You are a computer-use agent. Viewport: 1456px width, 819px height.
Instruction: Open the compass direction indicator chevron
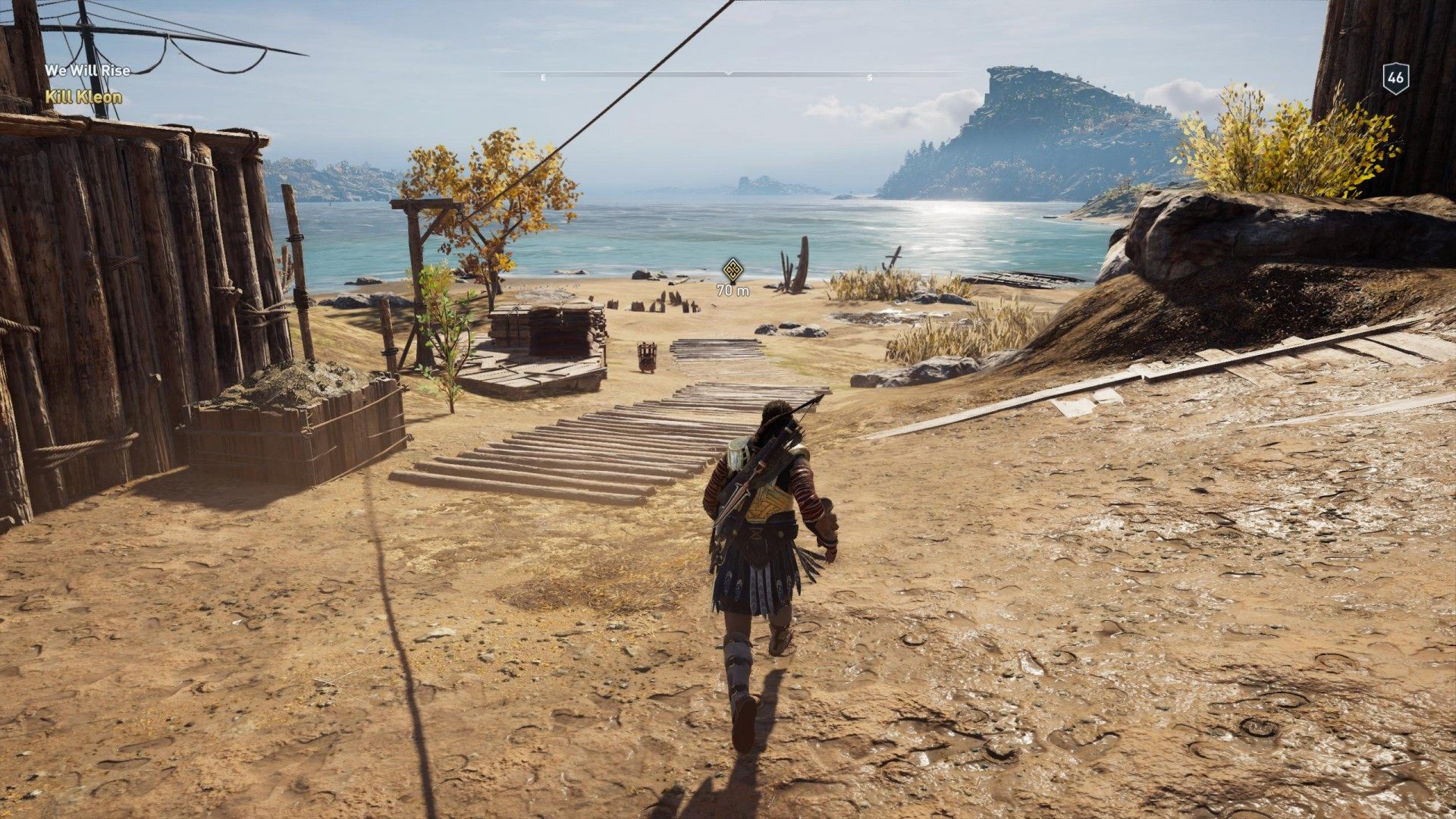pos(728,74)
